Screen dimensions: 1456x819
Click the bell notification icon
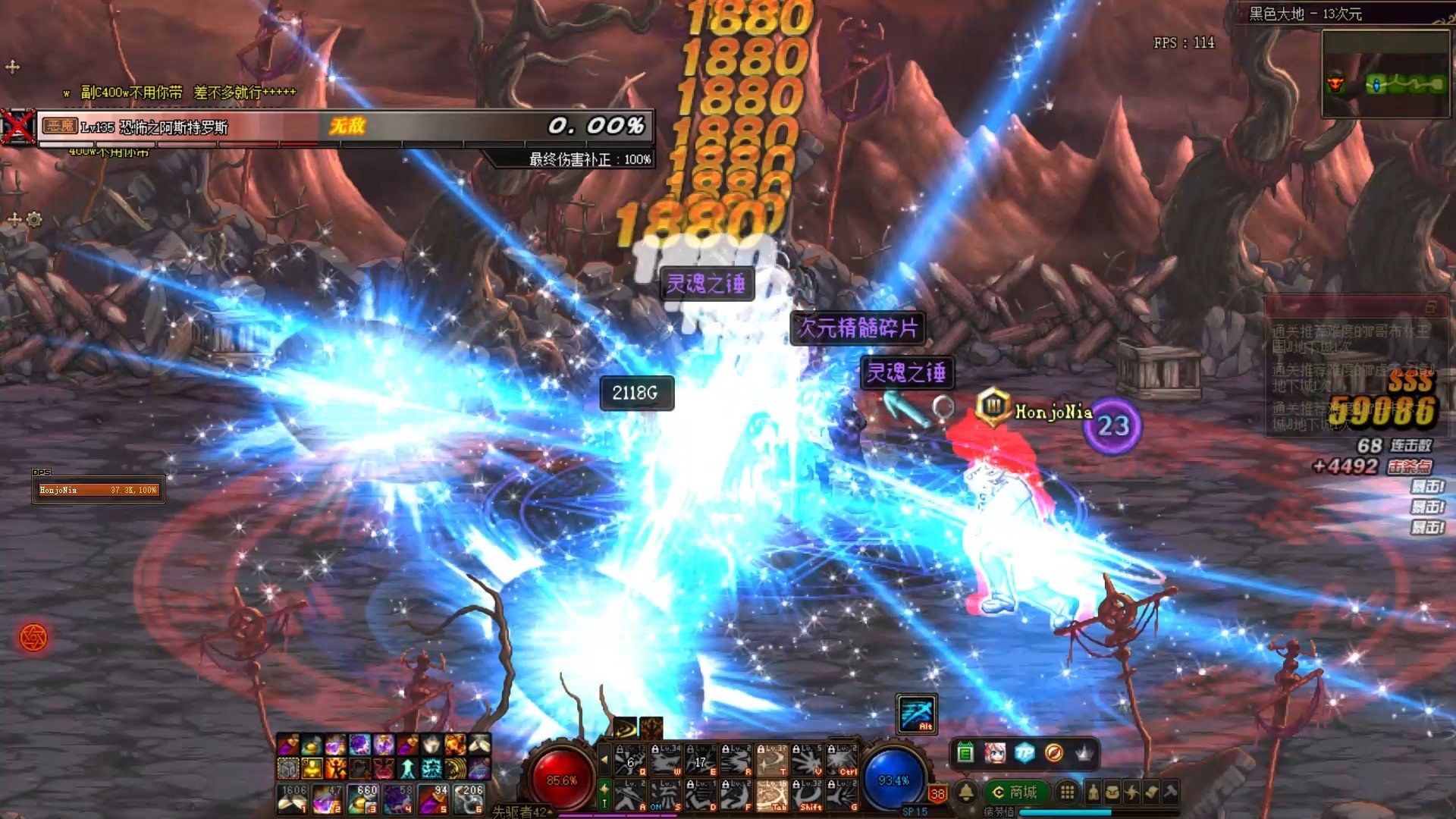tap(966, 792)
